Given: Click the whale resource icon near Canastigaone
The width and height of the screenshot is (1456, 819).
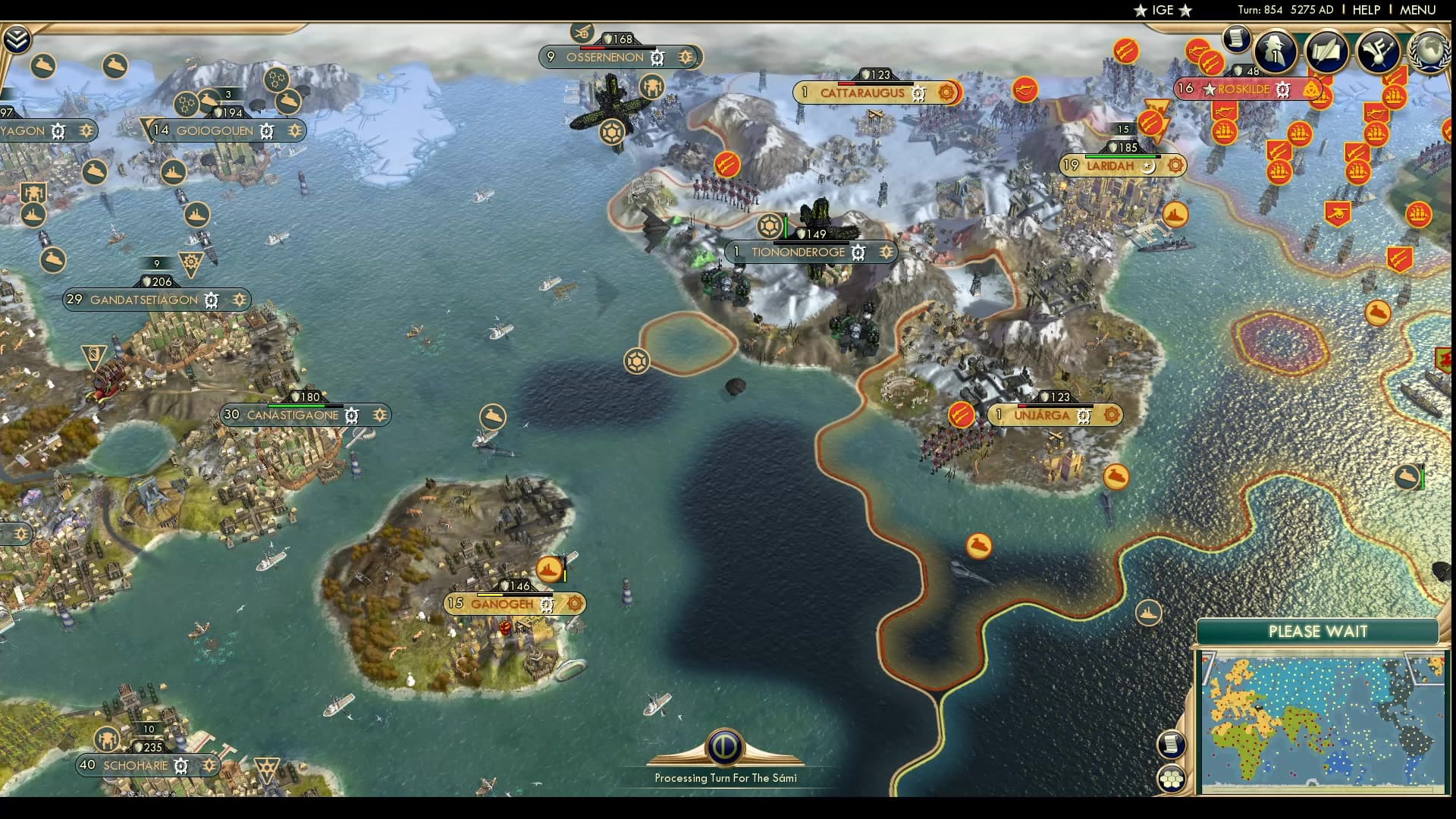Looking at the screenshot, I should pos(495,414).
